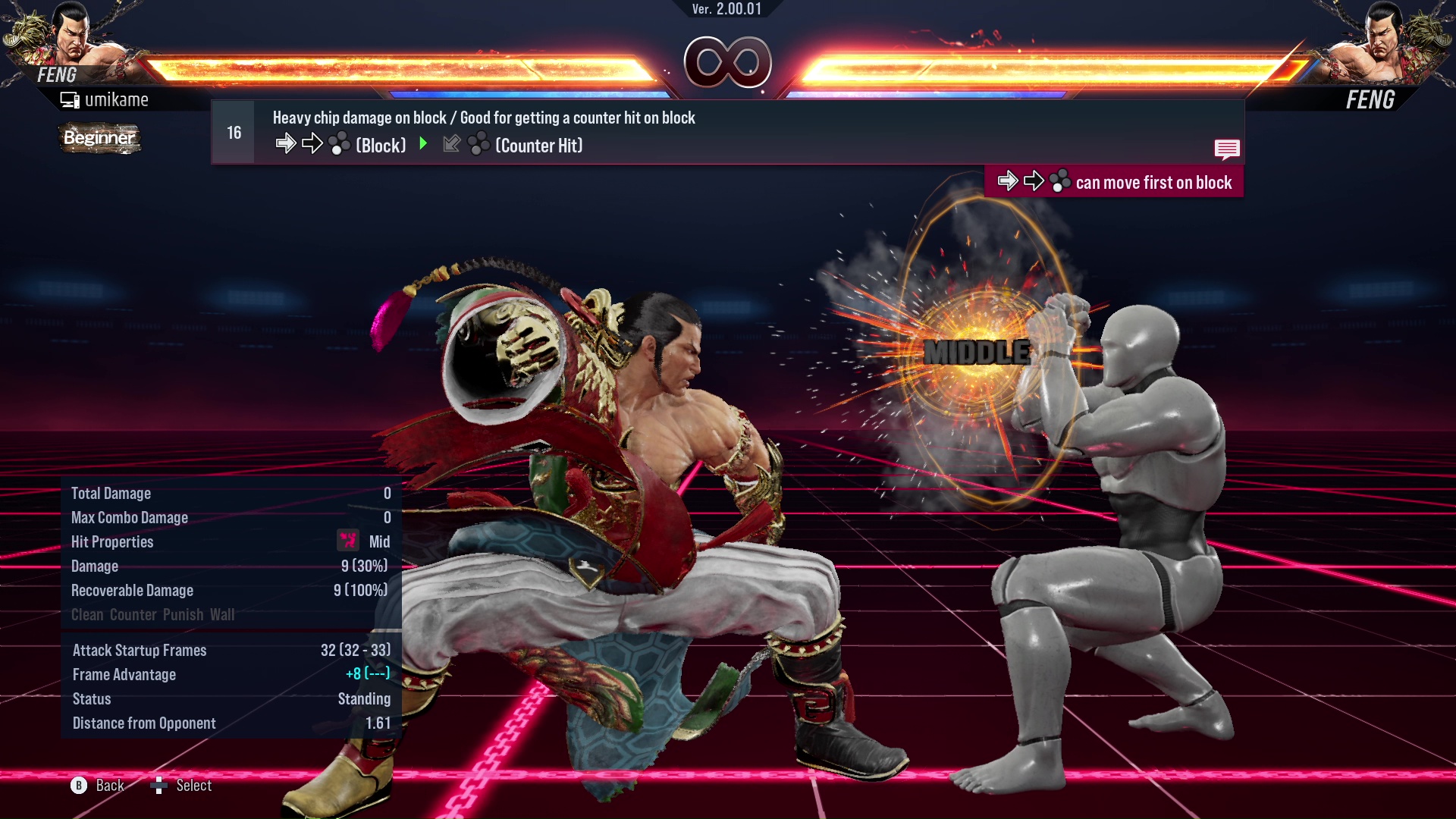Screen dimensions: 1456x819
Task: Click the Hit Properties pink stance icon
Action: click(347, 541)
